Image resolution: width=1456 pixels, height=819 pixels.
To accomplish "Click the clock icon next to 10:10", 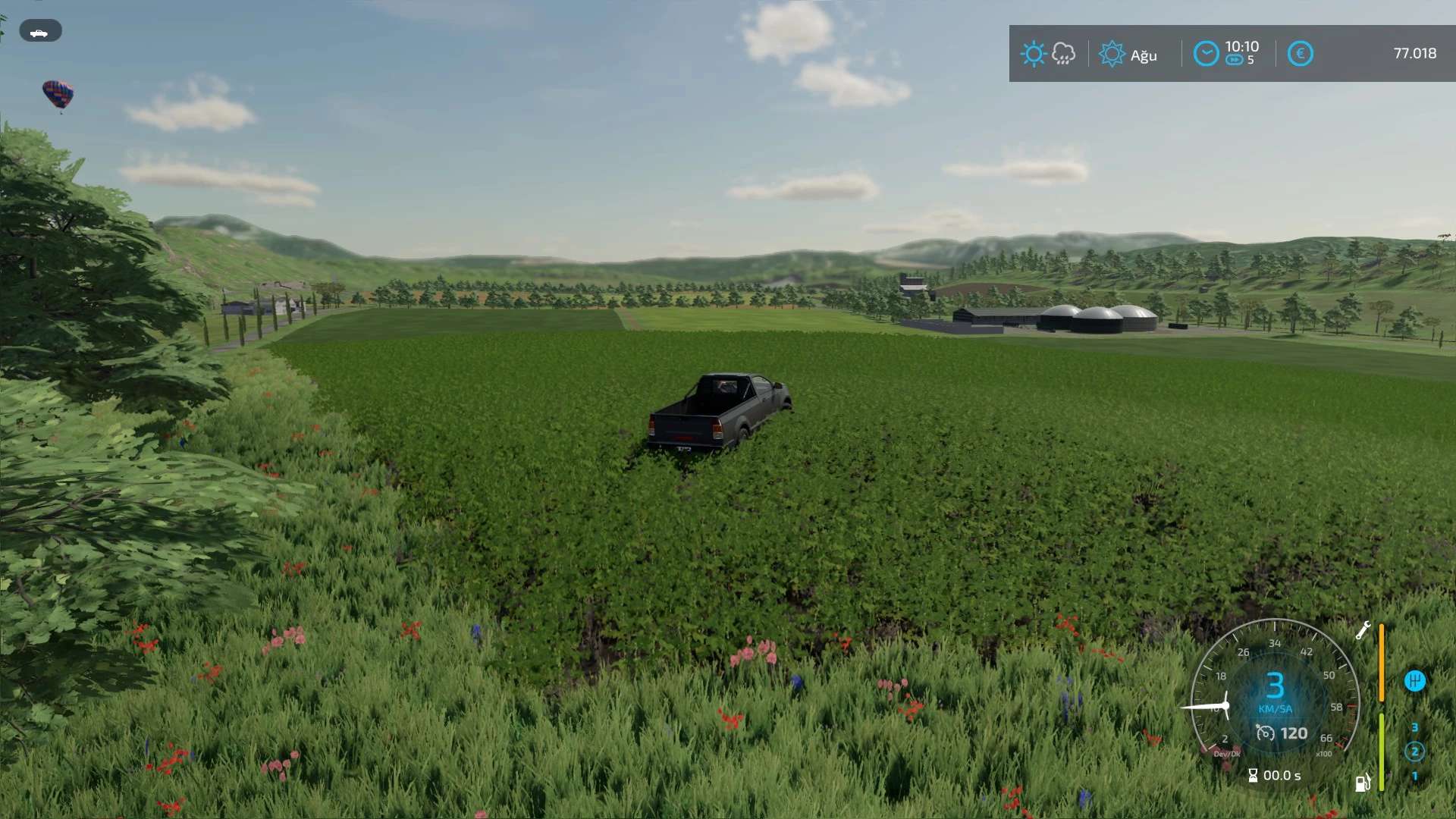I will [x=1206, y=54].
